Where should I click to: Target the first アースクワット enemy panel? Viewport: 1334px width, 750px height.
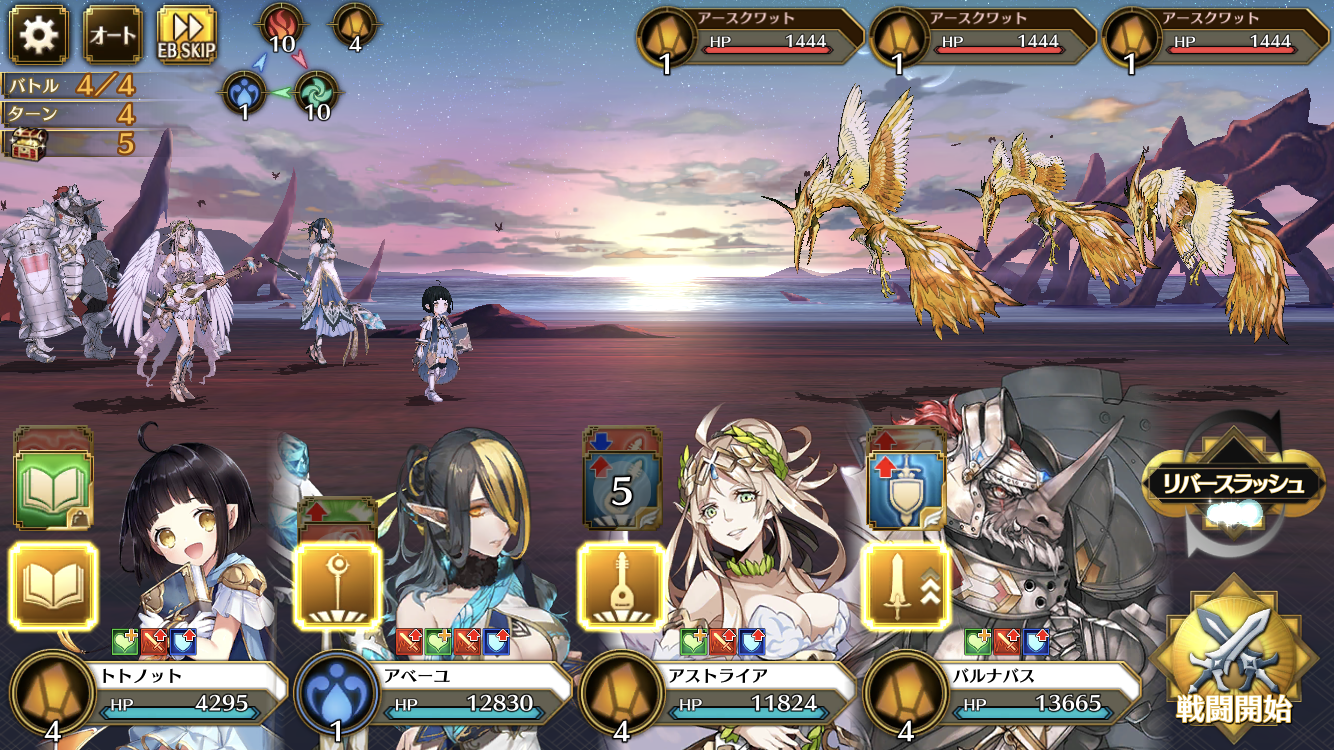[750, 38]
